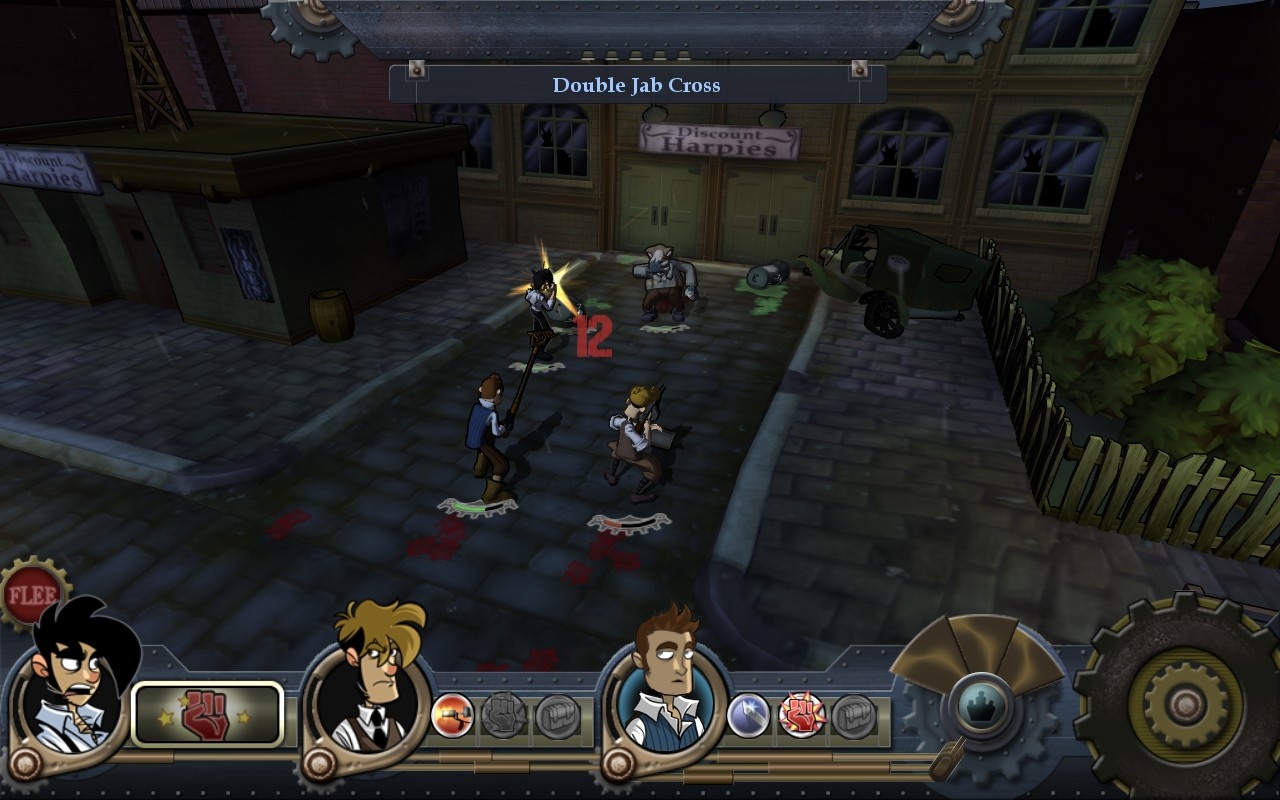The image size is (1280, 800).
Task: Click the Double Jab Cross title banner
Action: coord(638,85)
